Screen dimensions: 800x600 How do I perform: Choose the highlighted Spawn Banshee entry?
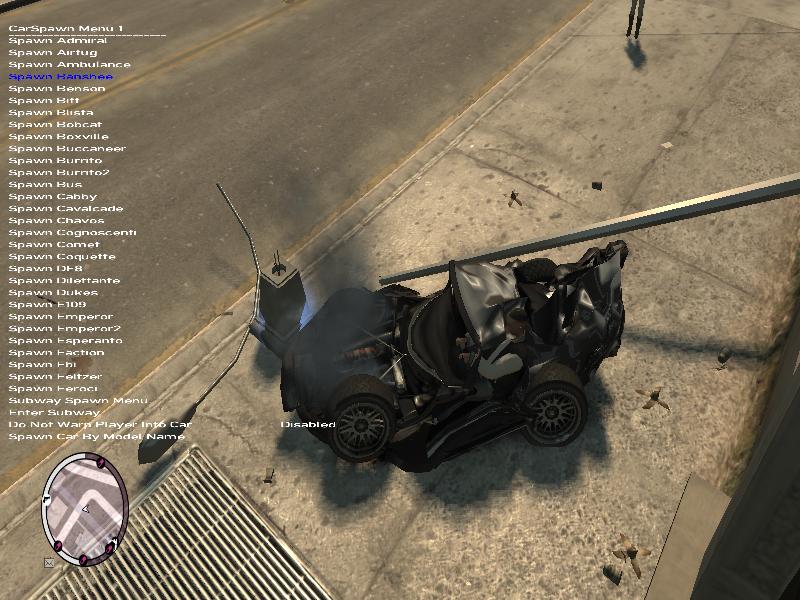pos(60,77)
